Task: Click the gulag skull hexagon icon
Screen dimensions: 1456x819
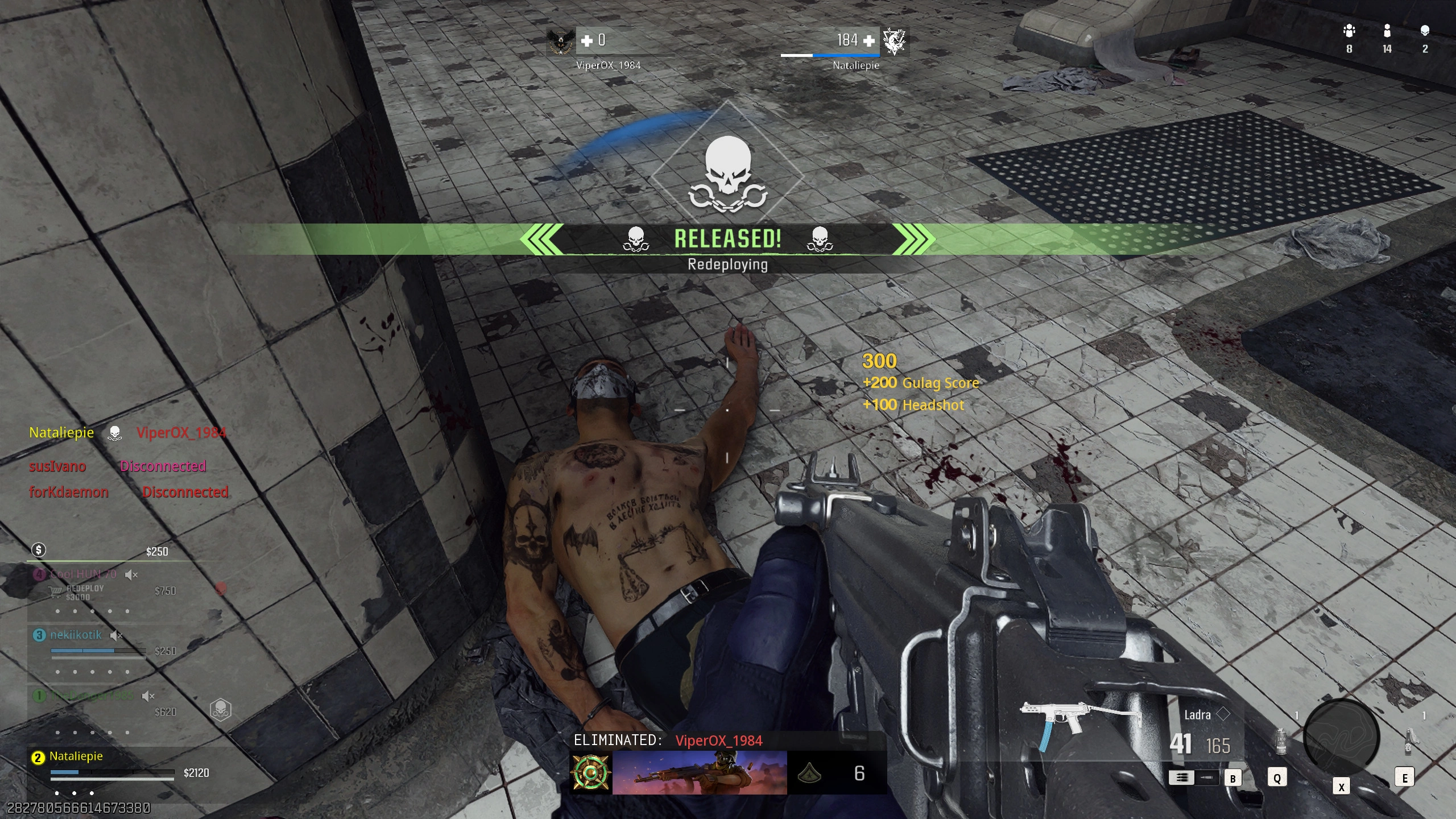Action: [221, 709]
